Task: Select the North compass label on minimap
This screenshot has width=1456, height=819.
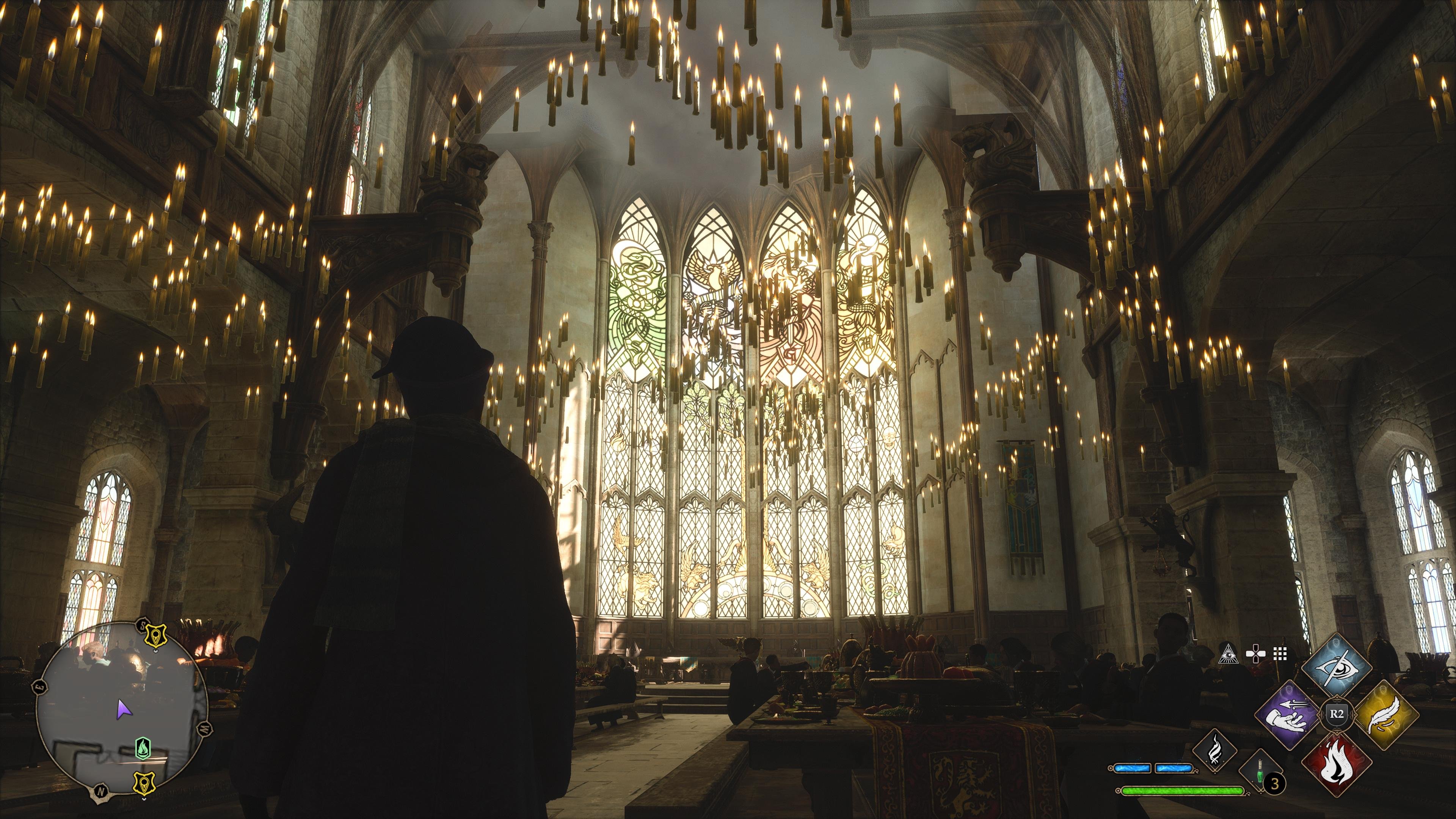Action: pyautogui.click(x=100, y=791)
